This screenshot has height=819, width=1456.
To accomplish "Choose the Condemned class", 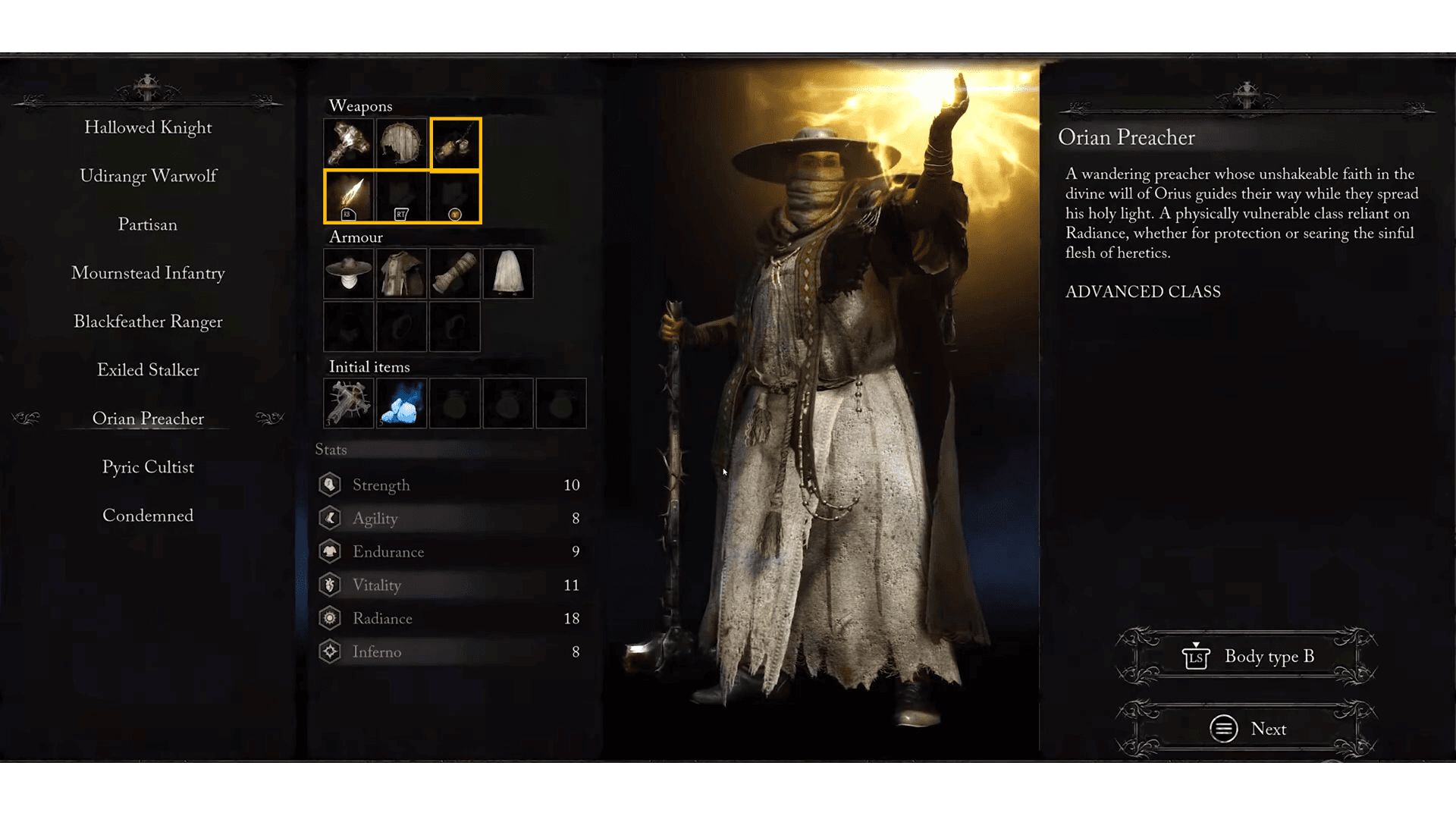I will 148,516.
